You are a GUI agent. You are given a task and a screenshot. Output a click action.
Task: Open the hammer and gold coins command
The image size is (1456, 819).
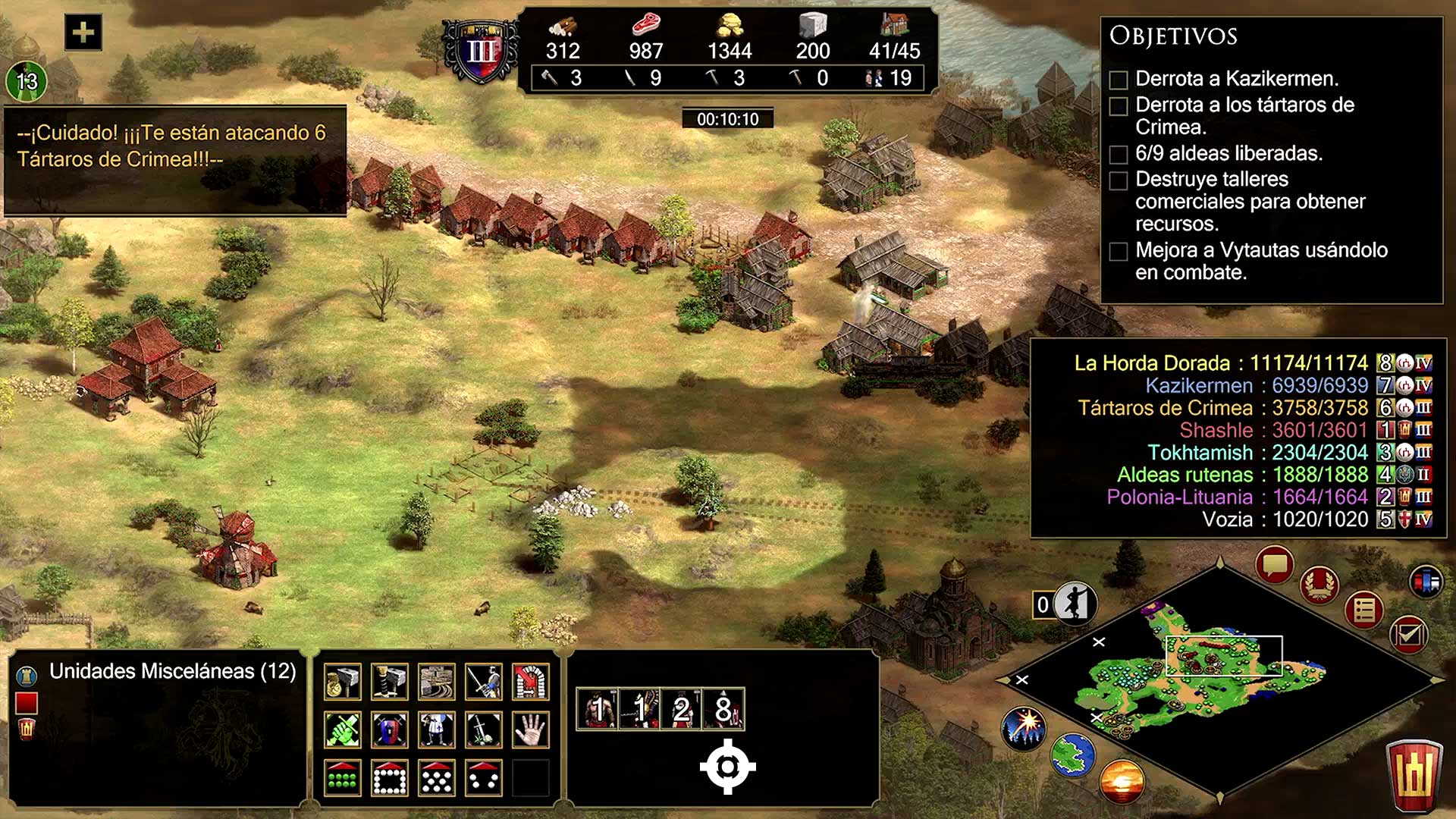tap(343, 682)
